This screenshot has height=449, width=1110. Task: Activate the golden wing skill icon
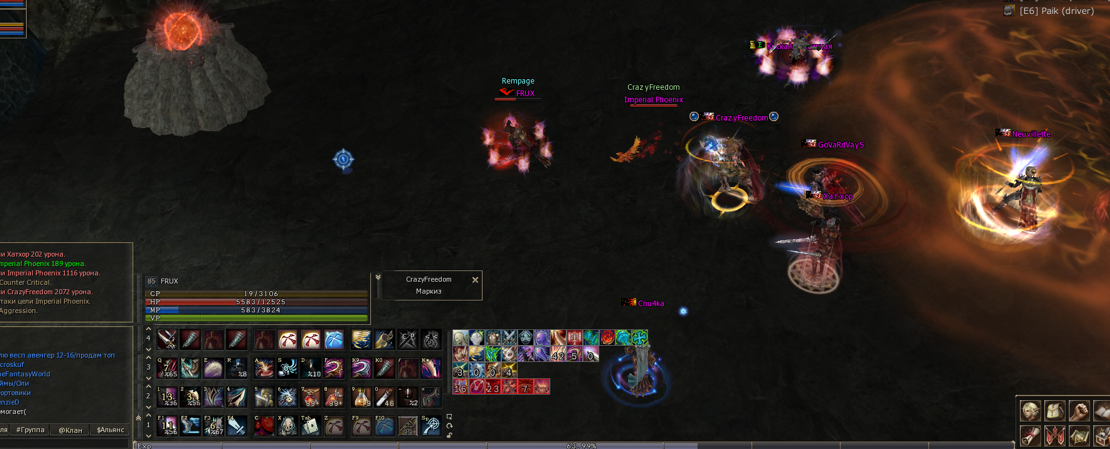click(x=360, y=340)
